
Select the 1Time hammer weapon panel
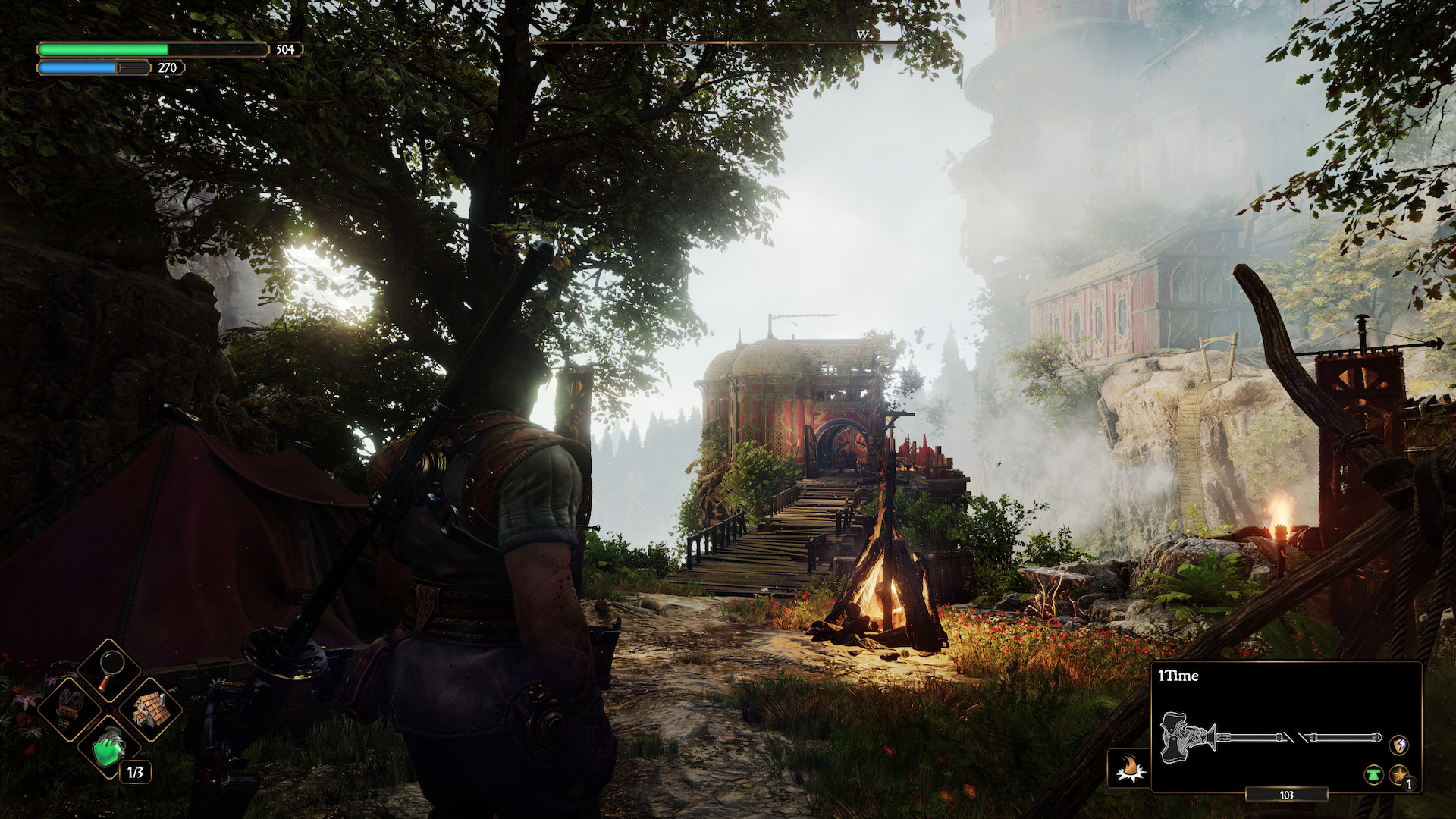pos(1285,726)
